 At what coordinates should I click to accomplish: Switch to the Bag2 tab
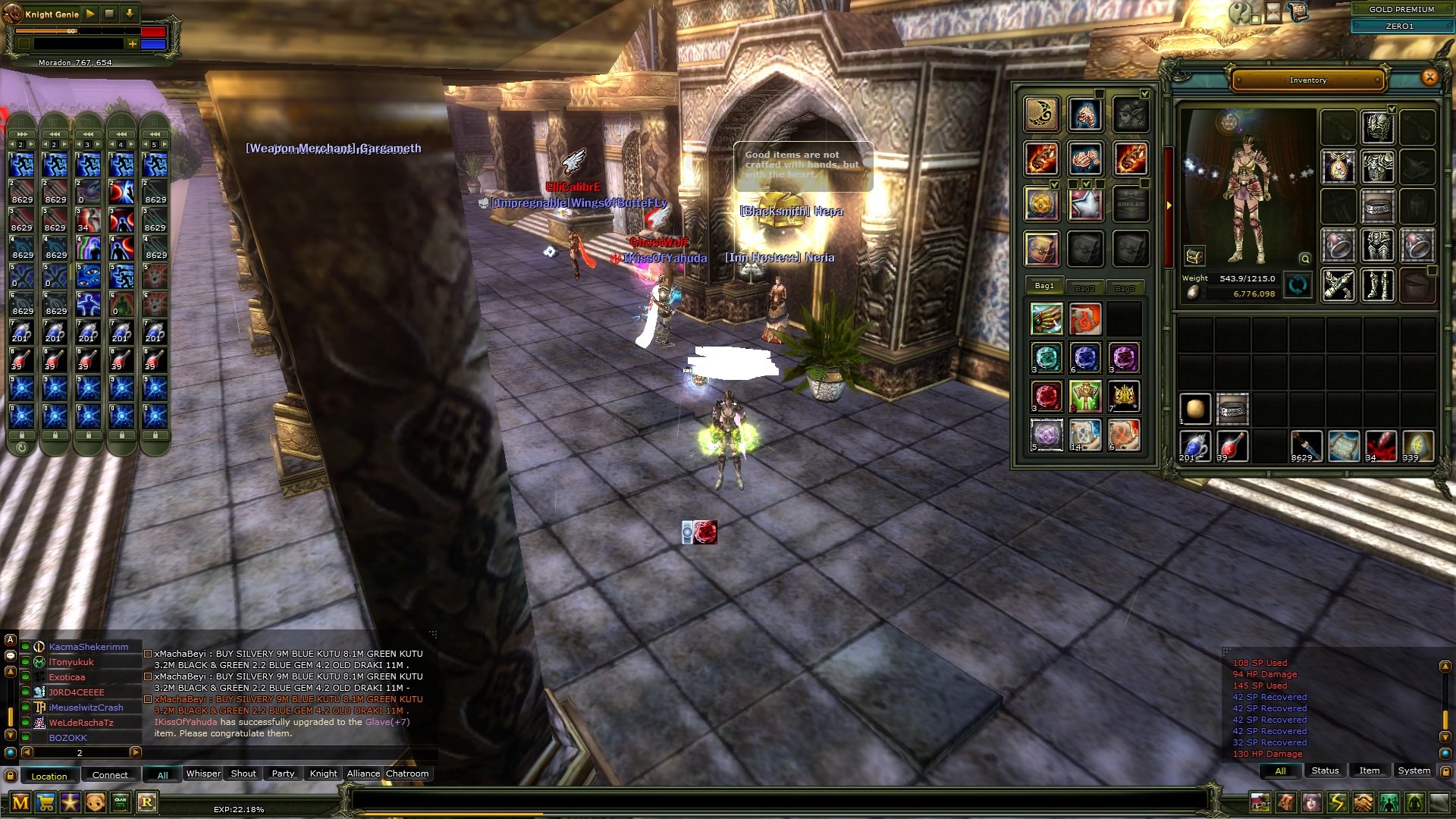1084,287
